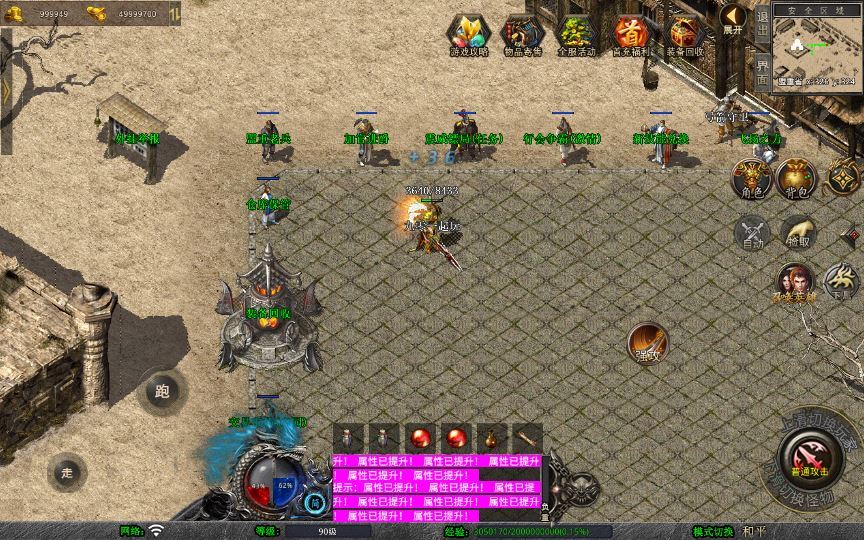The width and height of the screenshot is (864, 540).
Task: Click the 展开 expand arrow button
Action: pos(734,19)
